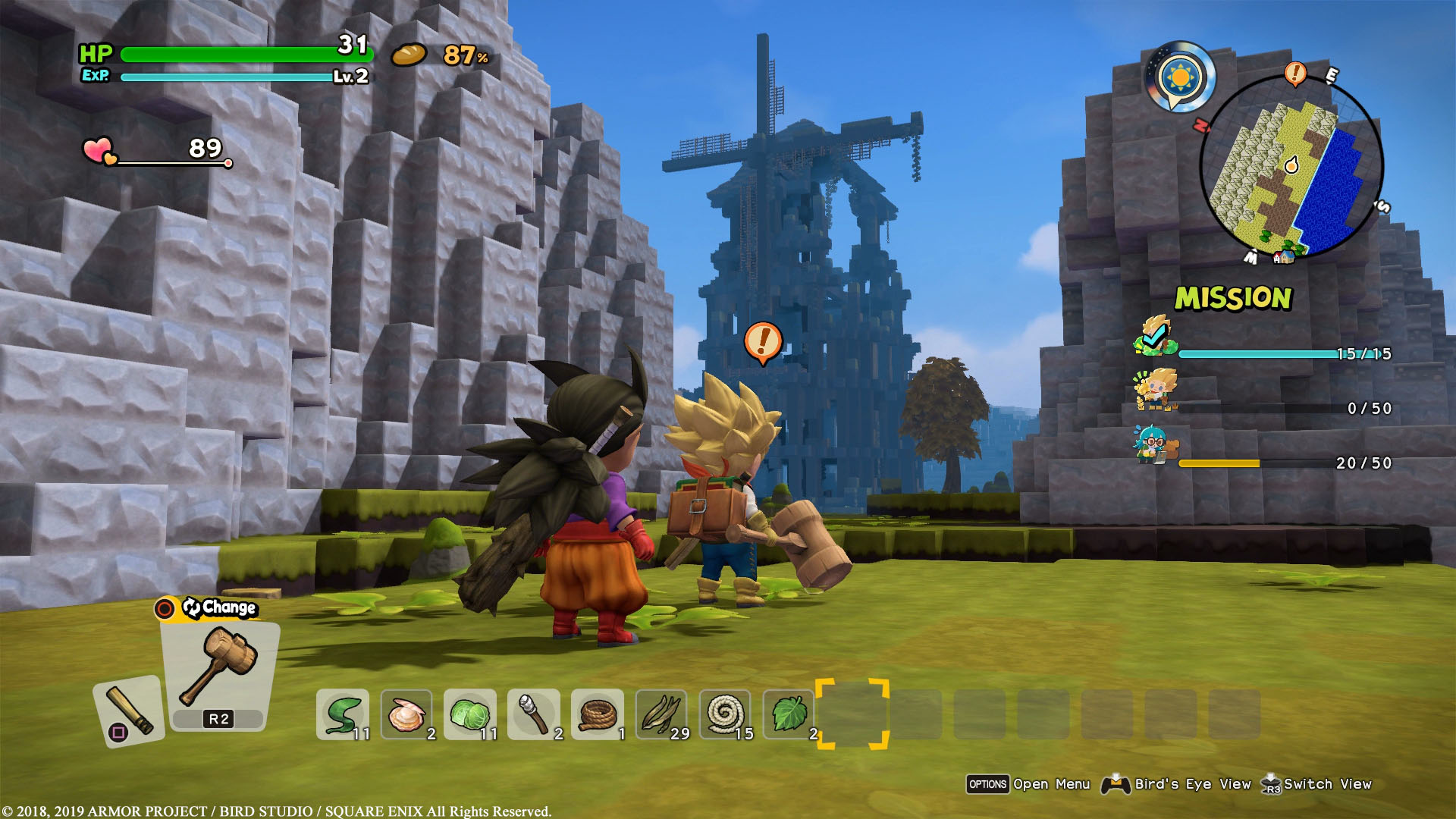Select the dried grass bundle with 29 count
Screen dimensions: 1456x819
click(662, 714)
